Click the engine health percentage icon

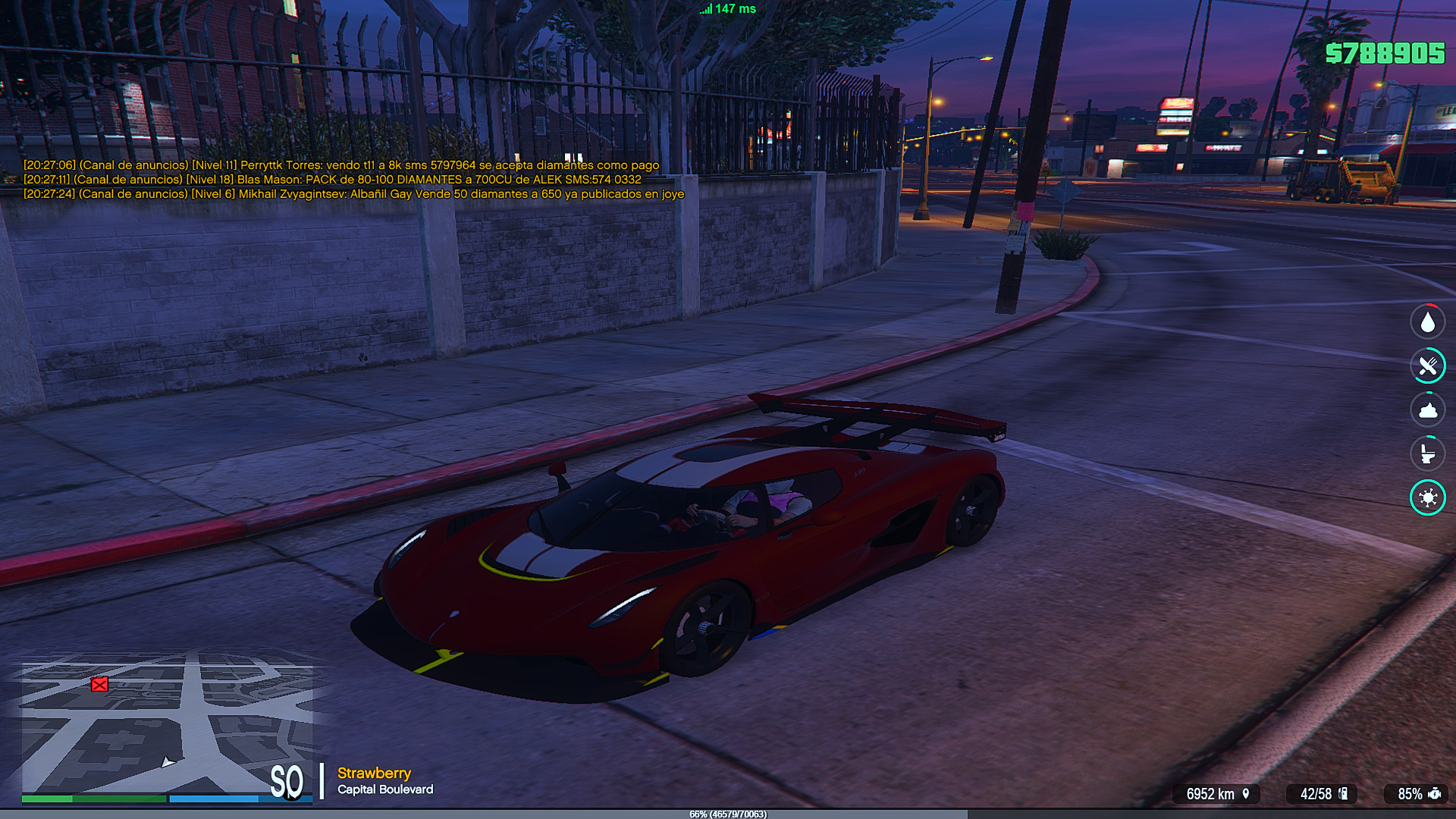point(1434,793)
